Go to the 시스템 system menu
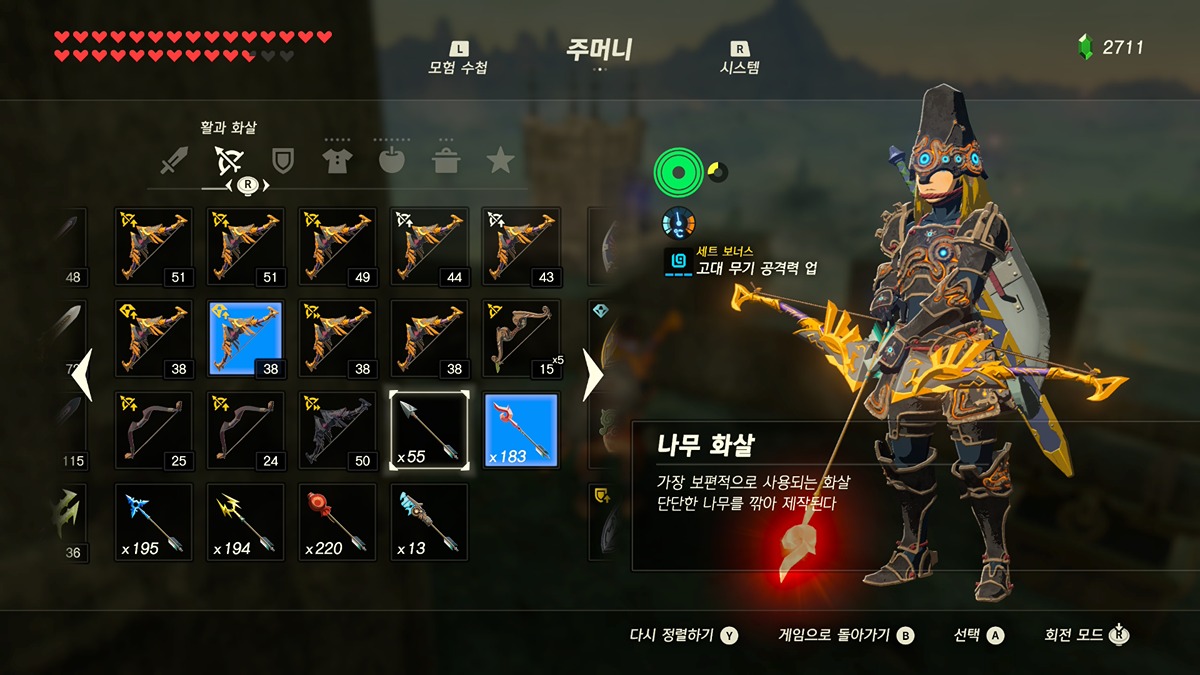1200x675 pixels. pyautogui.click(x=740, y=59)
